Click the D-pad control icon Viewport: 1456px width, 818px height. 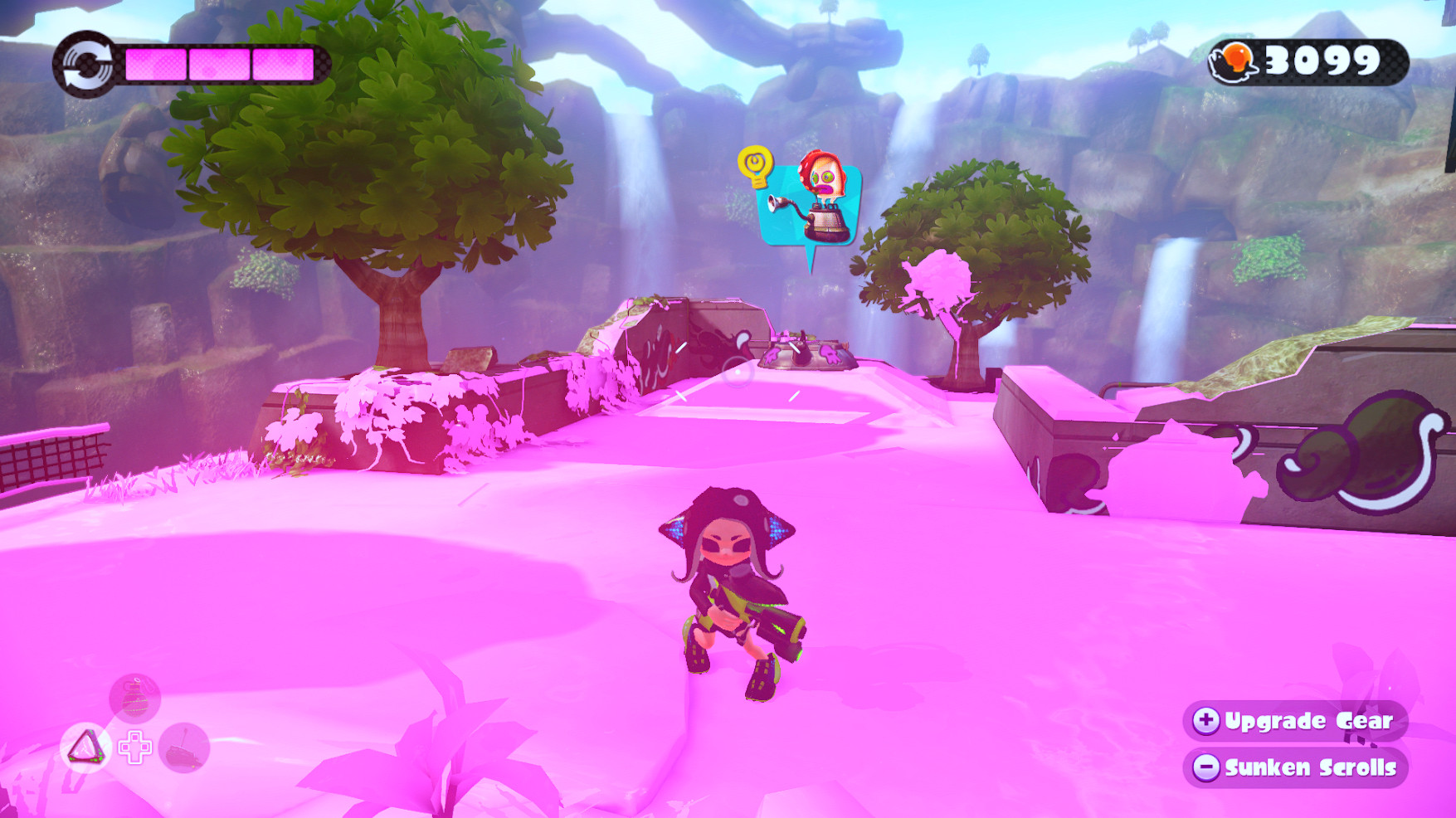tap(134, 747)
